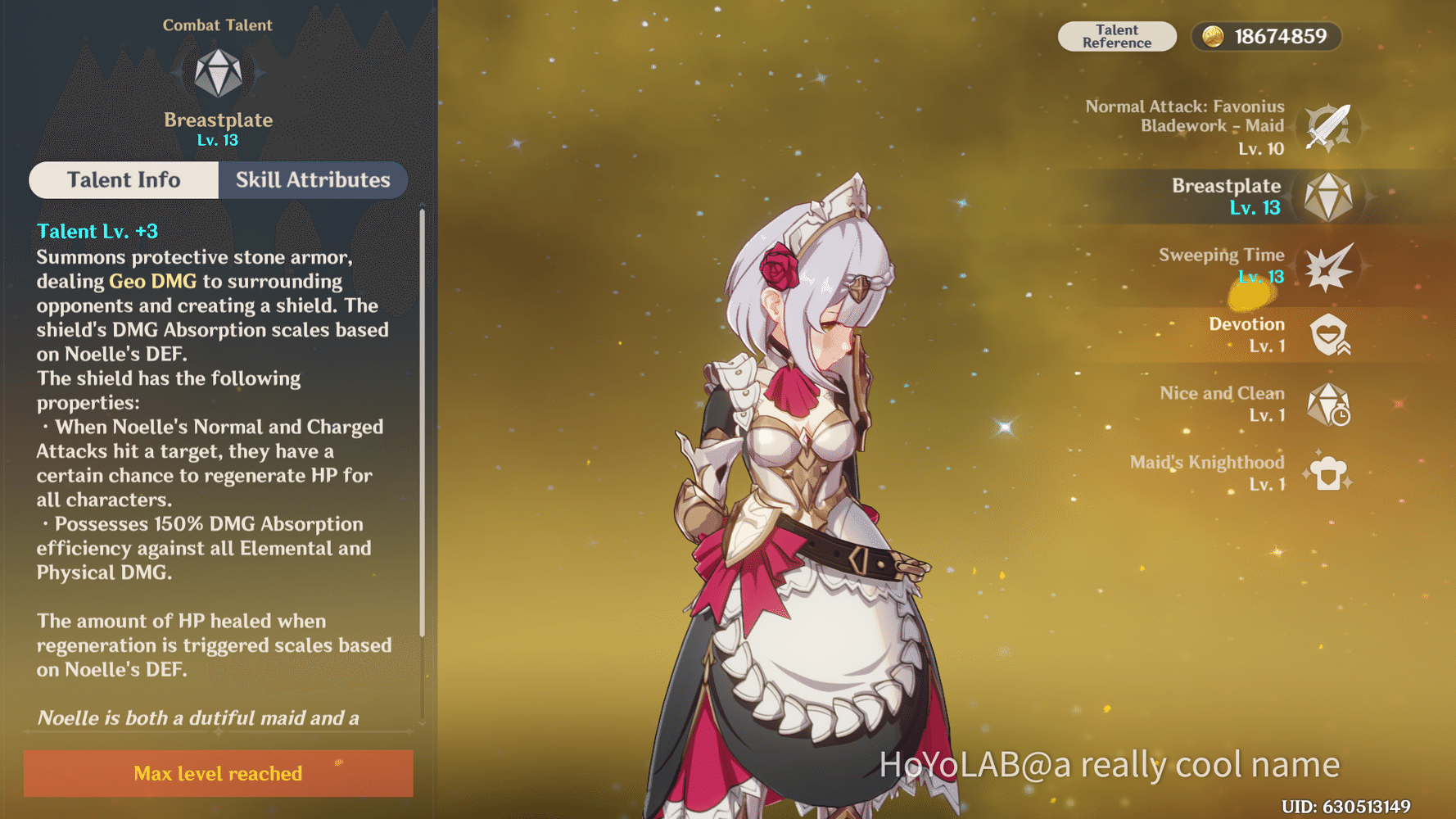
Task: Select the Nice and Clean talent icon
Action: coord(1328,405)
